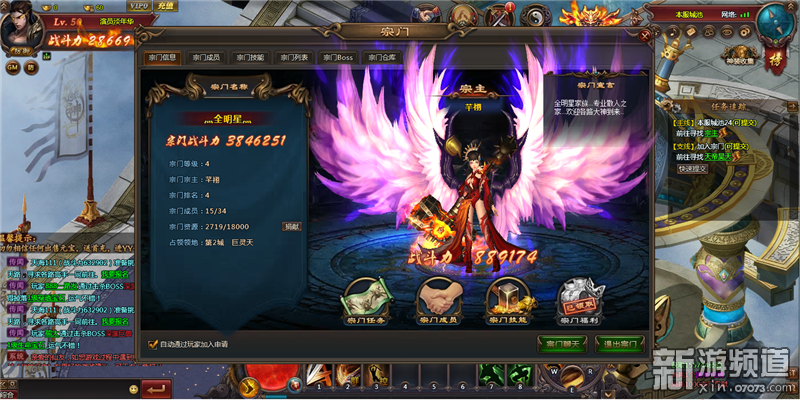This screenshot has height=400, width=800.
Task: Toggle the 自动通过玩家加入申请 checkbox
Action: point(153,344)
